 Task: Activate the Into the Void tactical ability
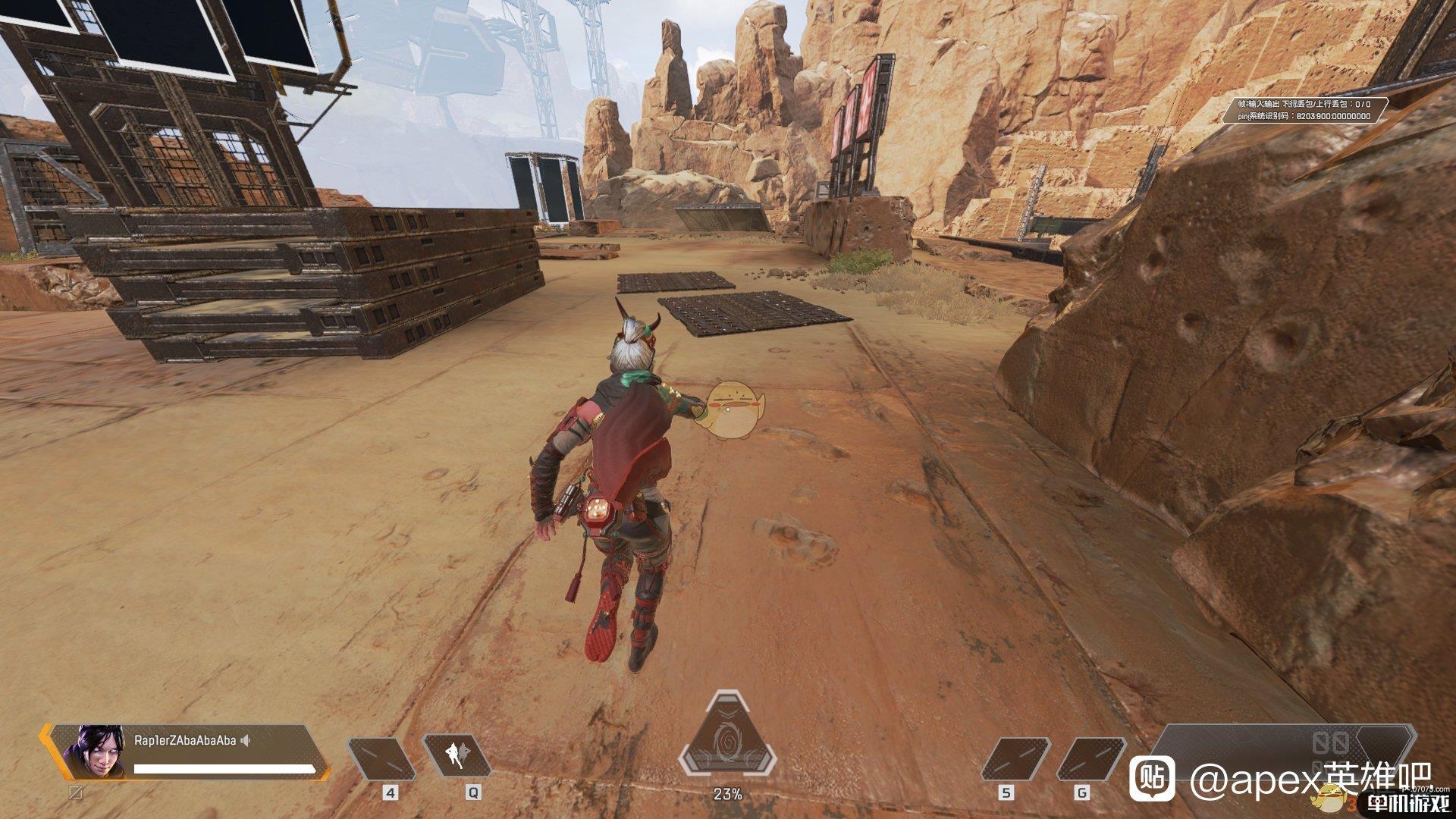click(x=457, y=758)
